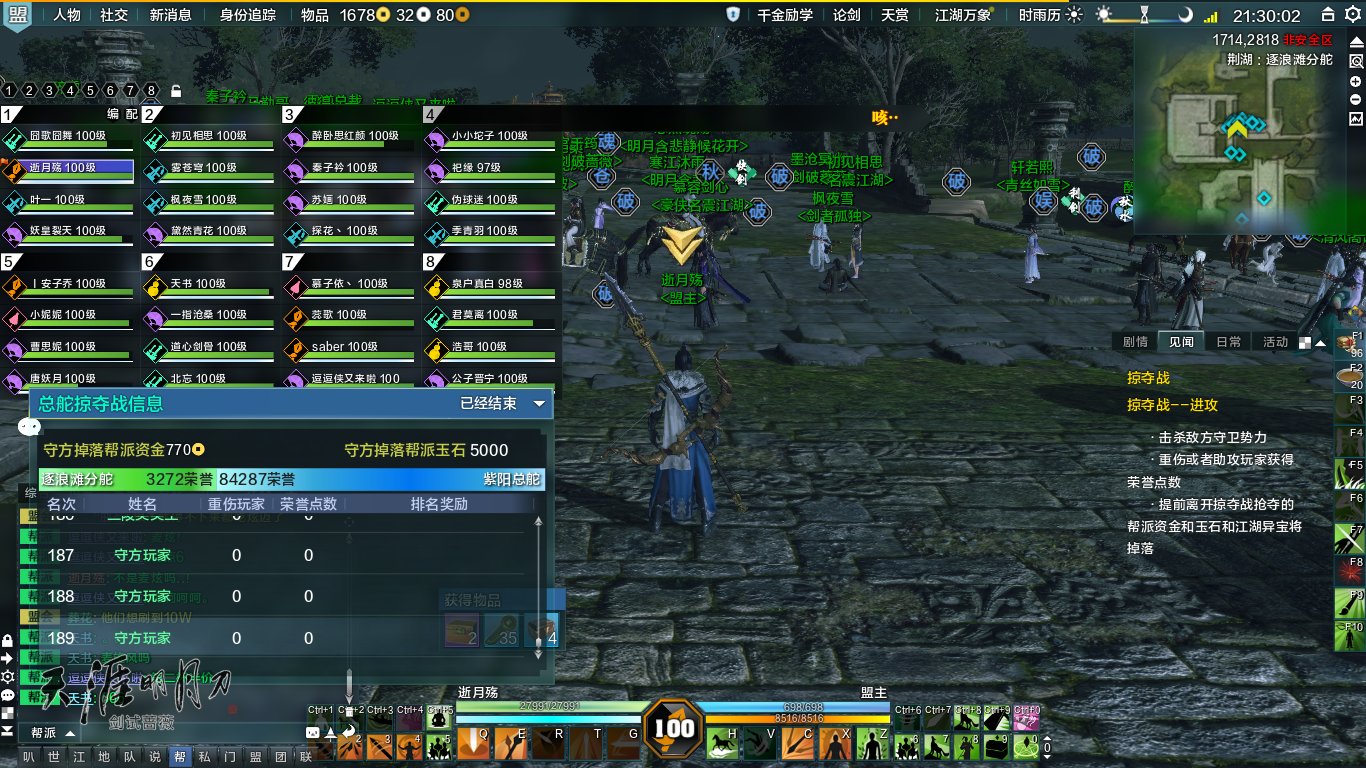Open the 江湖万象 menu
Viewport: 1366px width, 768px height.
[962, 15]
